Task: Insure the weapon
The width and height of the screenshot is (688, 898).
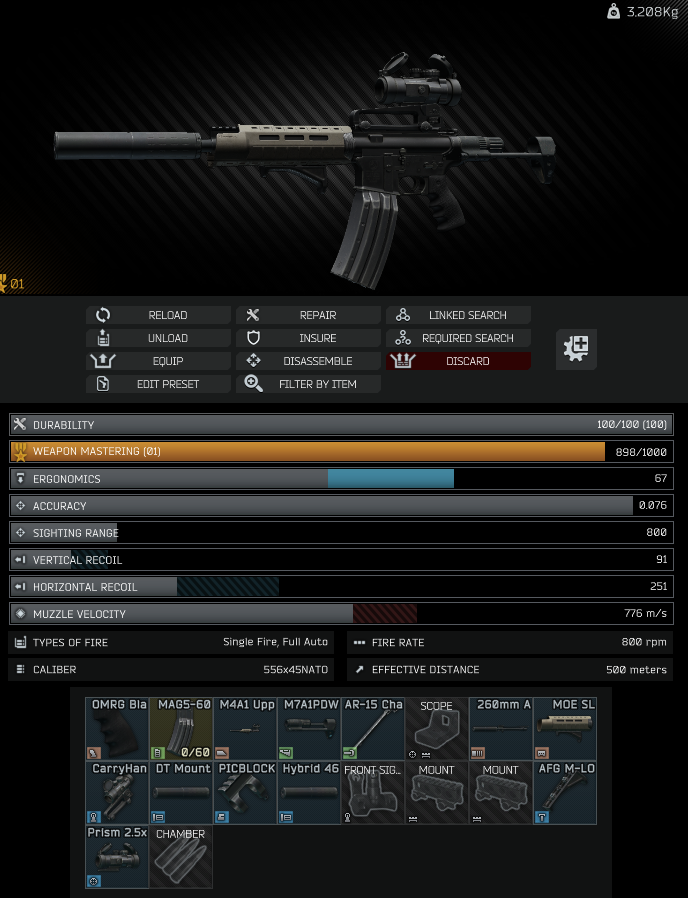Action: tap(308, 338)
